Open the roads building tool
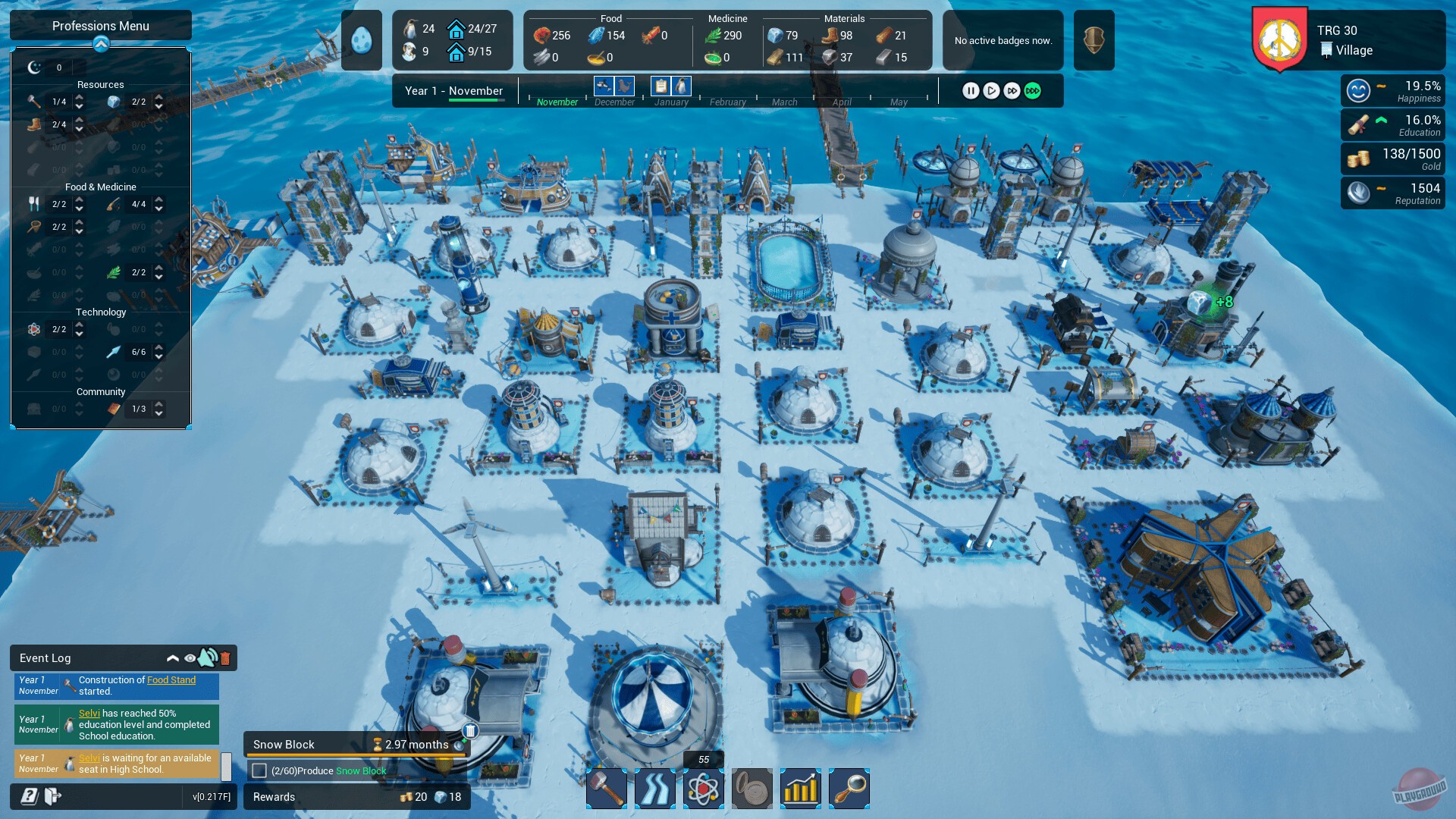The image size is (1456, 819). 654,789
